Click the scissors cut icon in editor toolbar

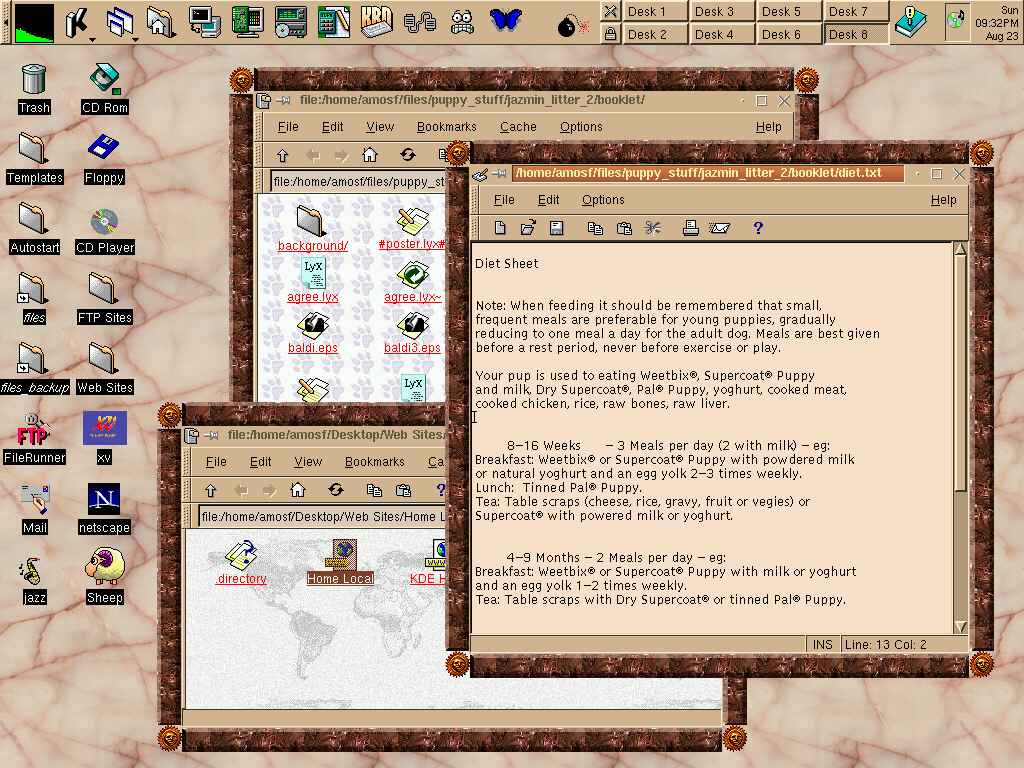point(653,228)
